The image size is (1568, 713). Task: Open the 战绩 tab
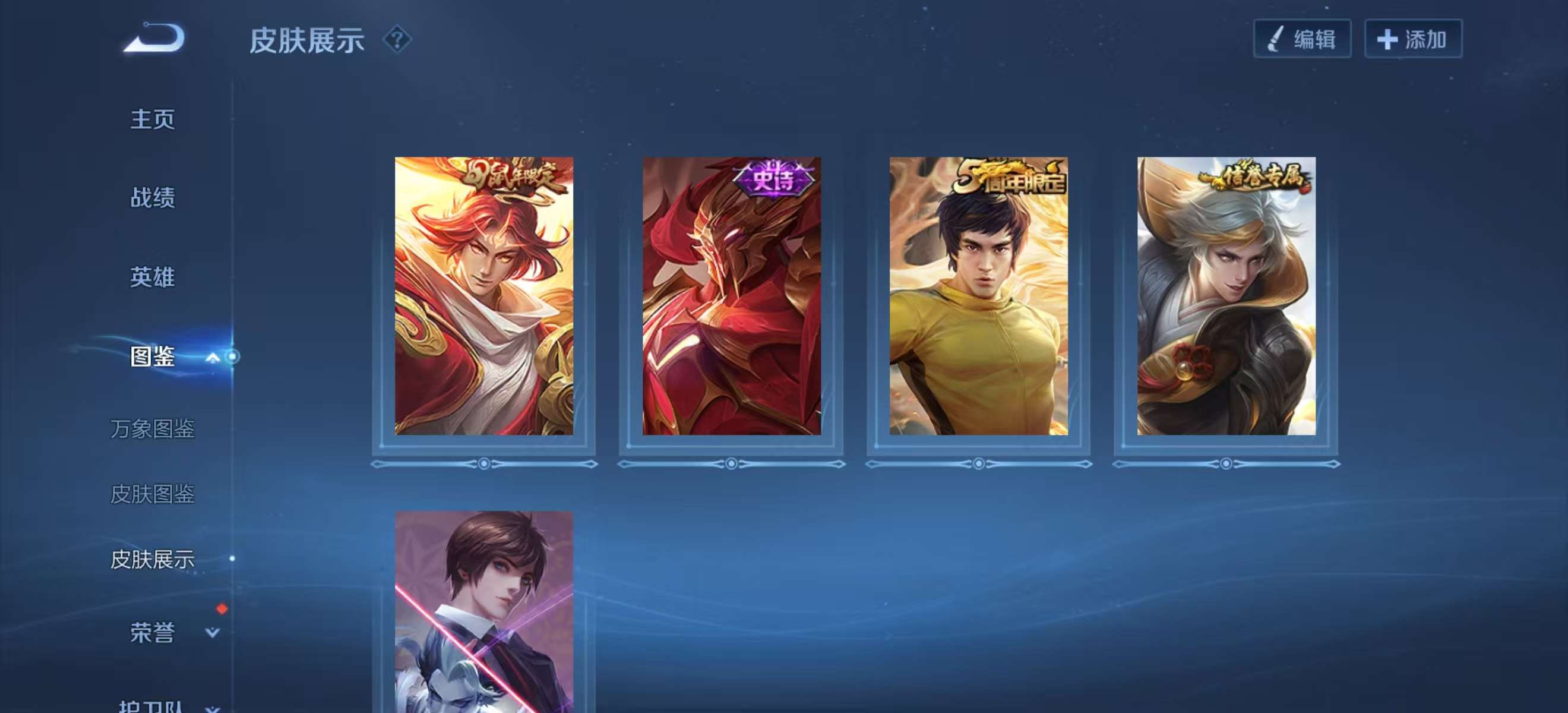(x=152, y=198)
